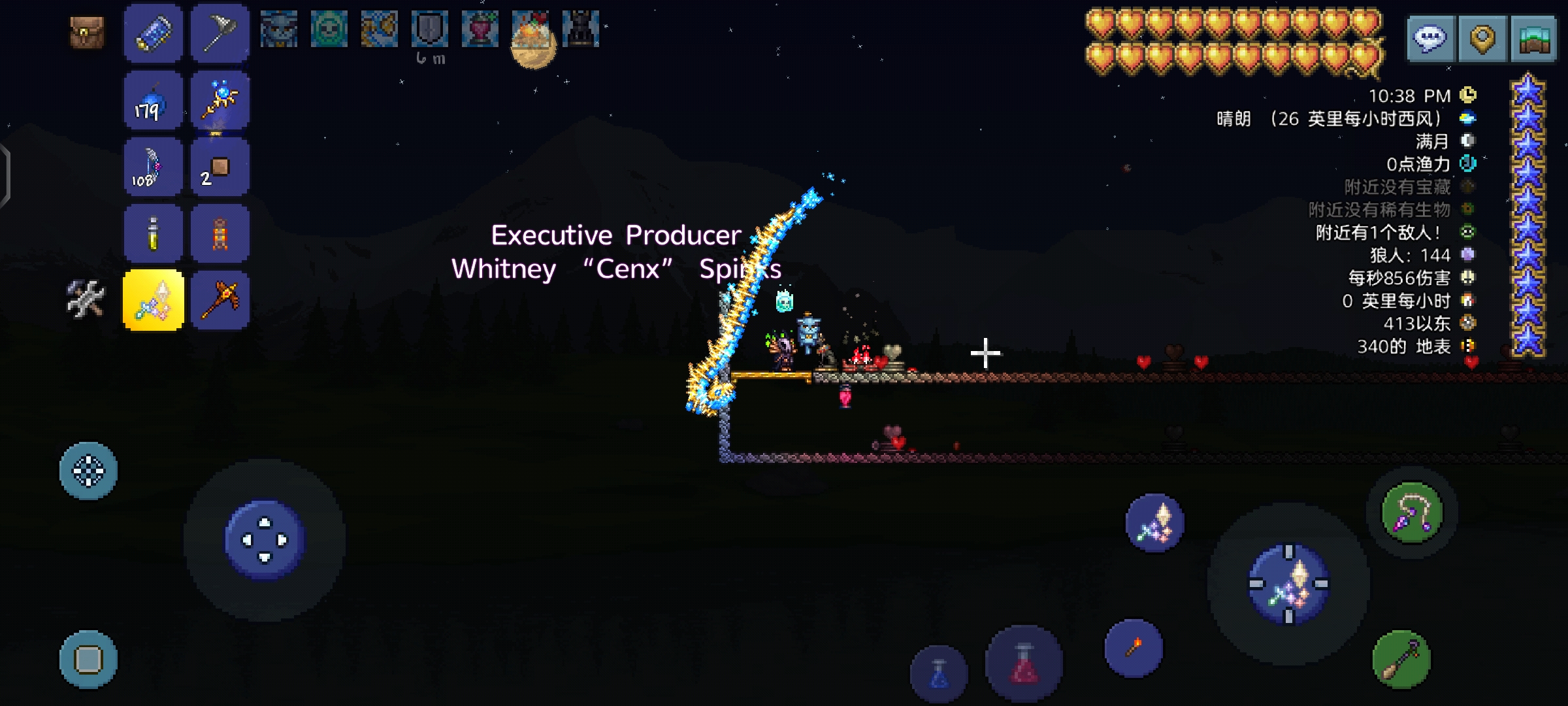This screenshot has height=706, width=1568.
Task: Select the target dummy hotbar slot
Action: click(x=220, y=234)
